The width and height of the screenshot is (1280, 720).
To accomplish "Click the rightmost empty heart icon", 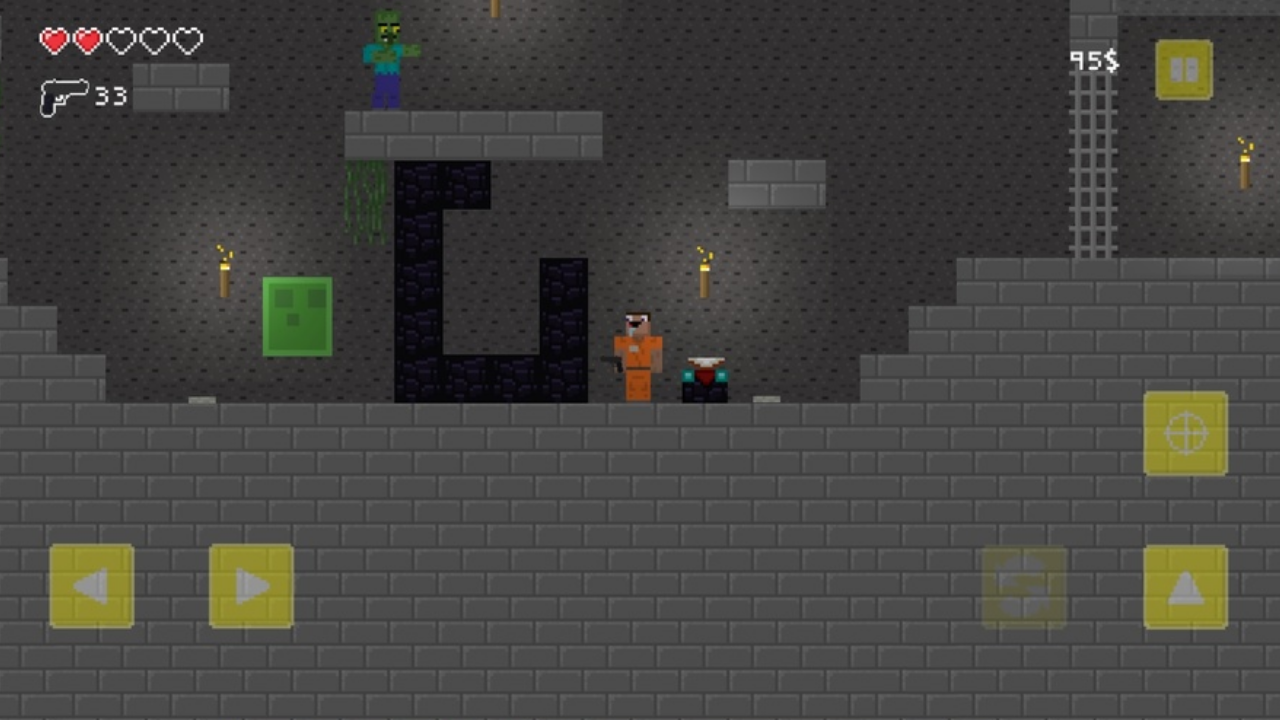I will 187,40.
